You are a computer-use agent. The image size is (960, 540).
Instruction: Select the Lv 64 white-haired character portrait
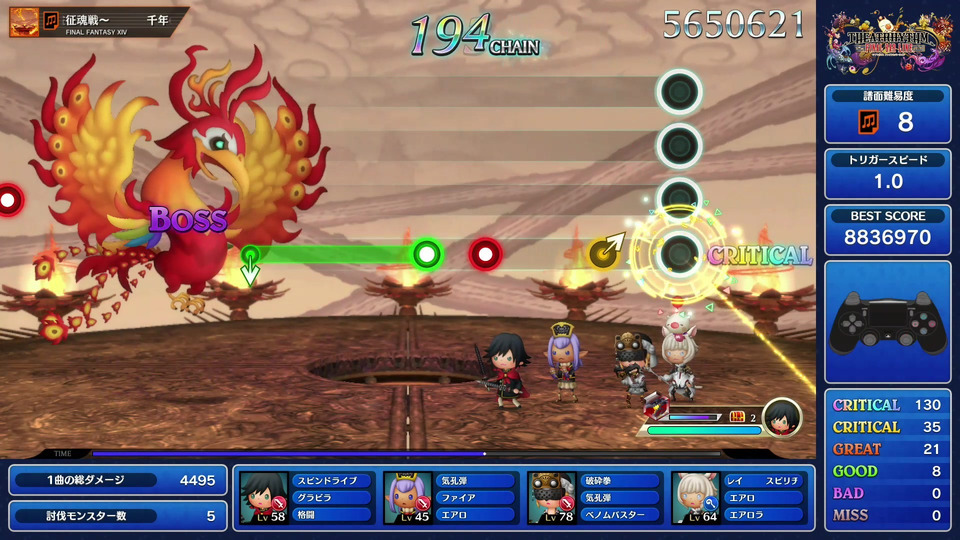(x=695, y=497)
